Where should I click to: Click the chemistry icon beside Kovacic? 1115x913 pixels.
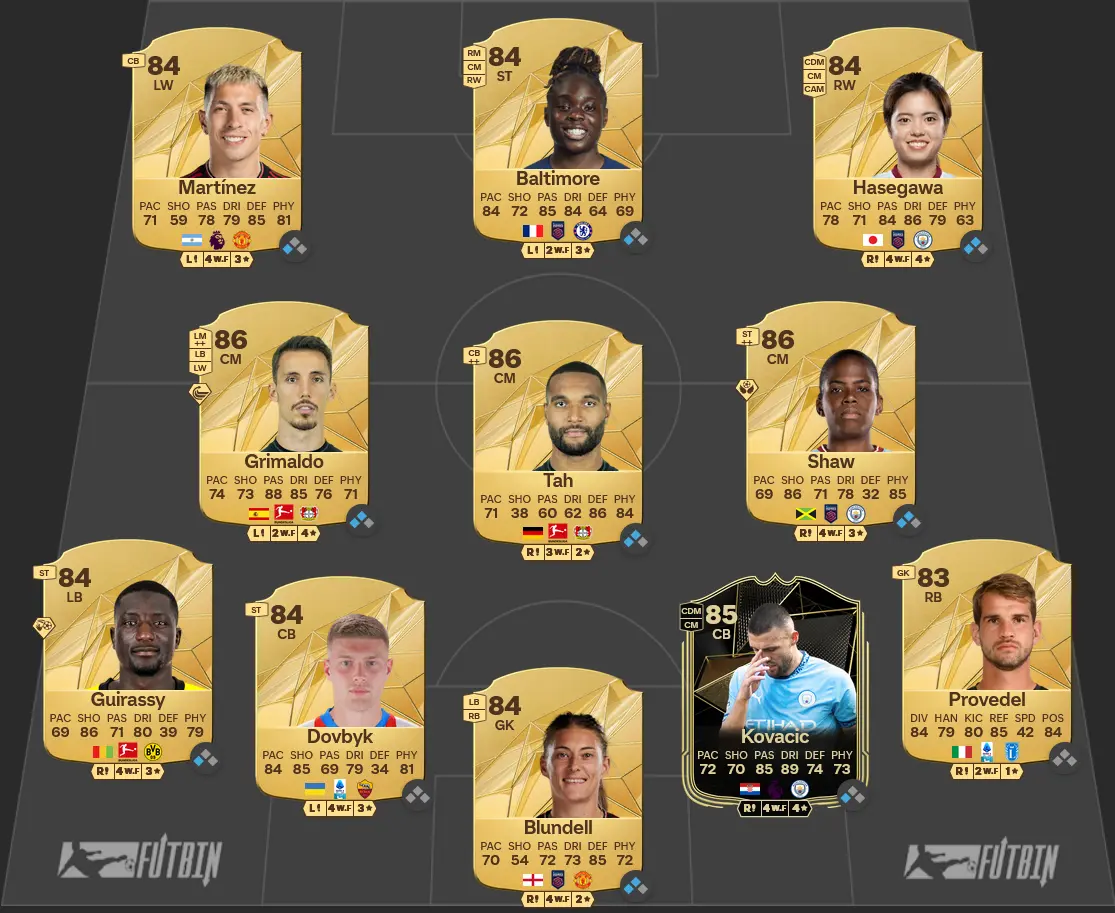click(x=852, y=795)
